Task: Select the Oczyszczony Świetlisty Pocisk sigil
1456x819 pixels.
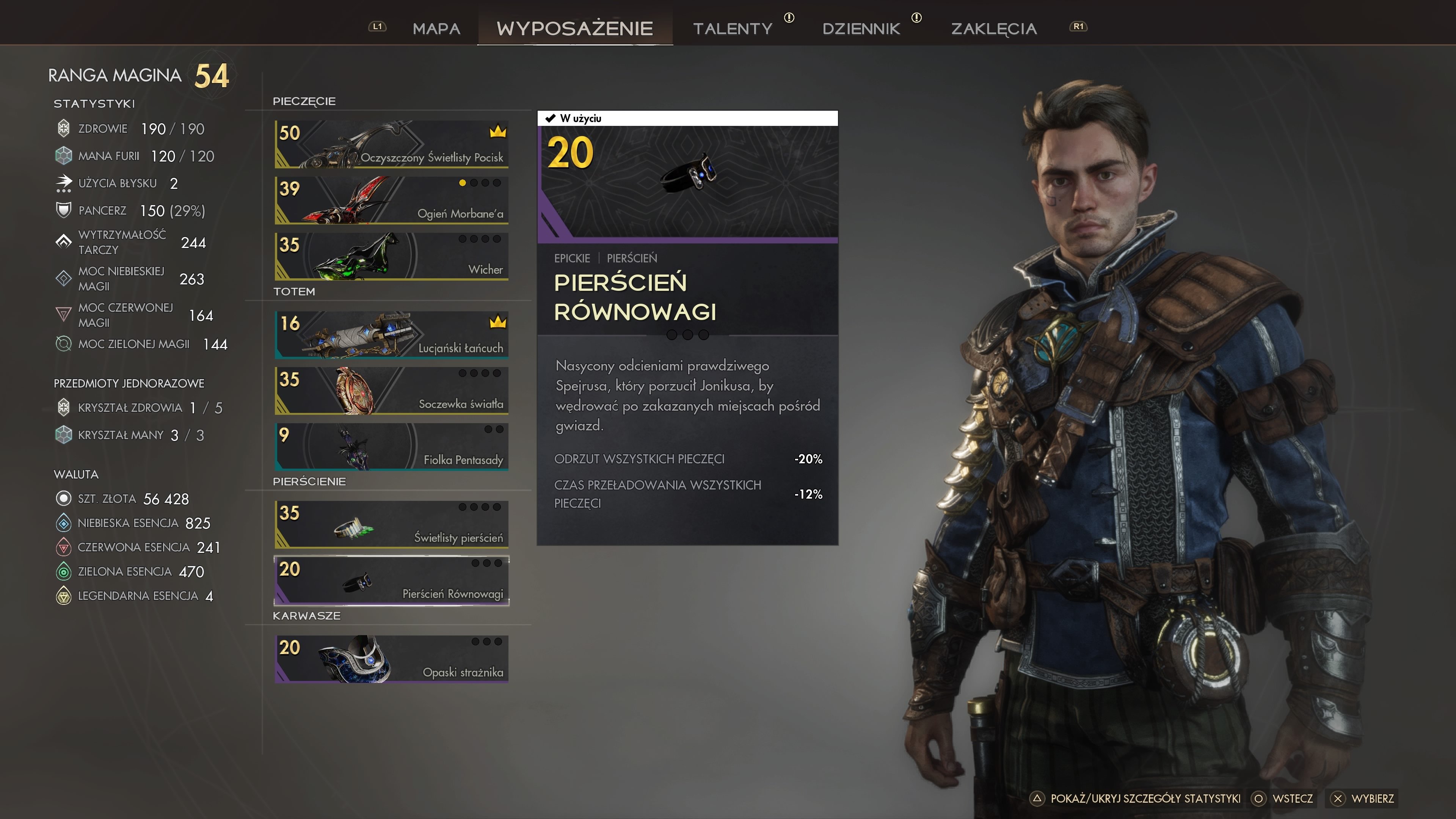Action: [391, 144]
